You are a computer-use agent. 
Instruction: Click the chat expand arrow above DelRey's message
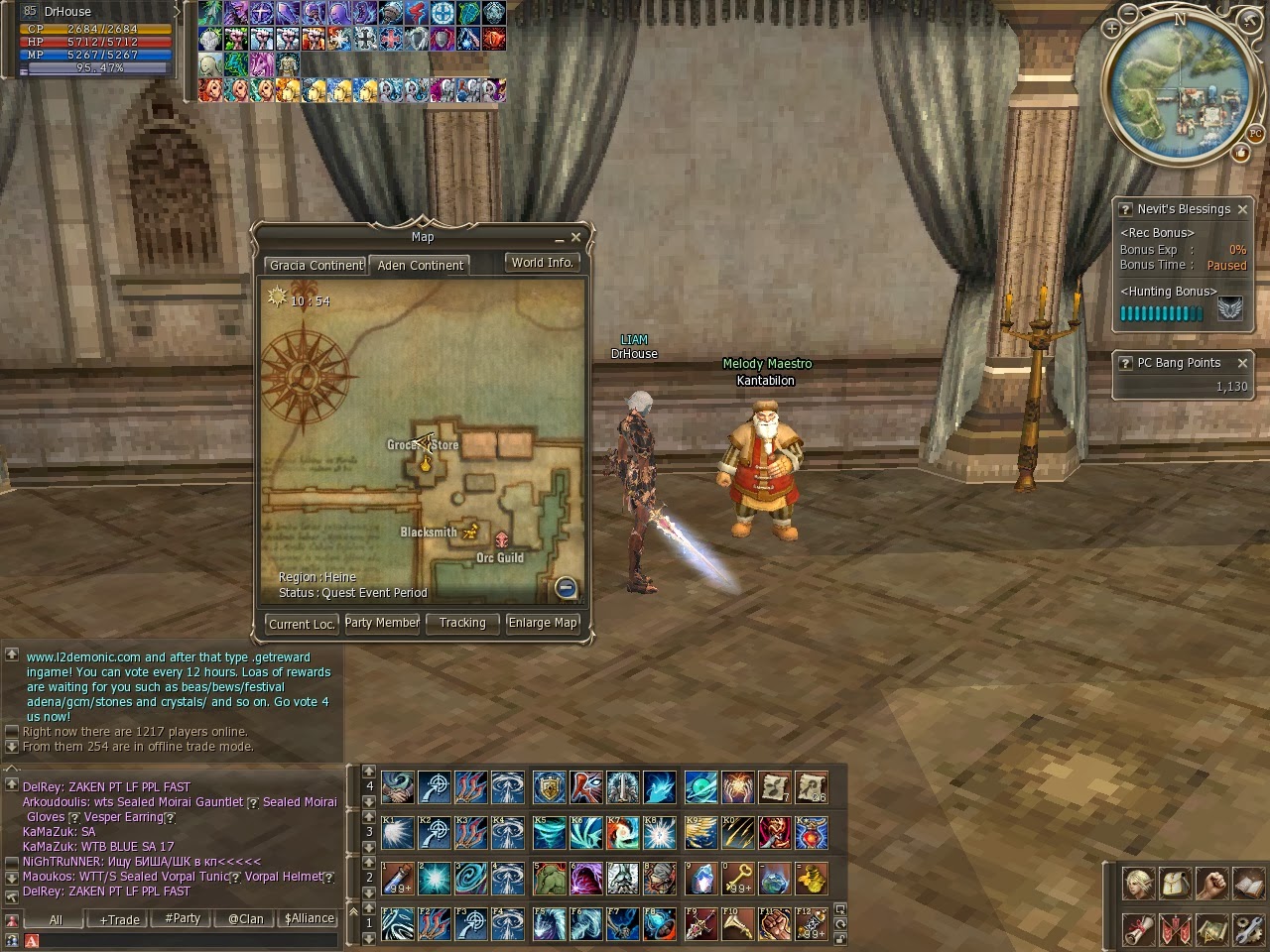tap(10, 769)
